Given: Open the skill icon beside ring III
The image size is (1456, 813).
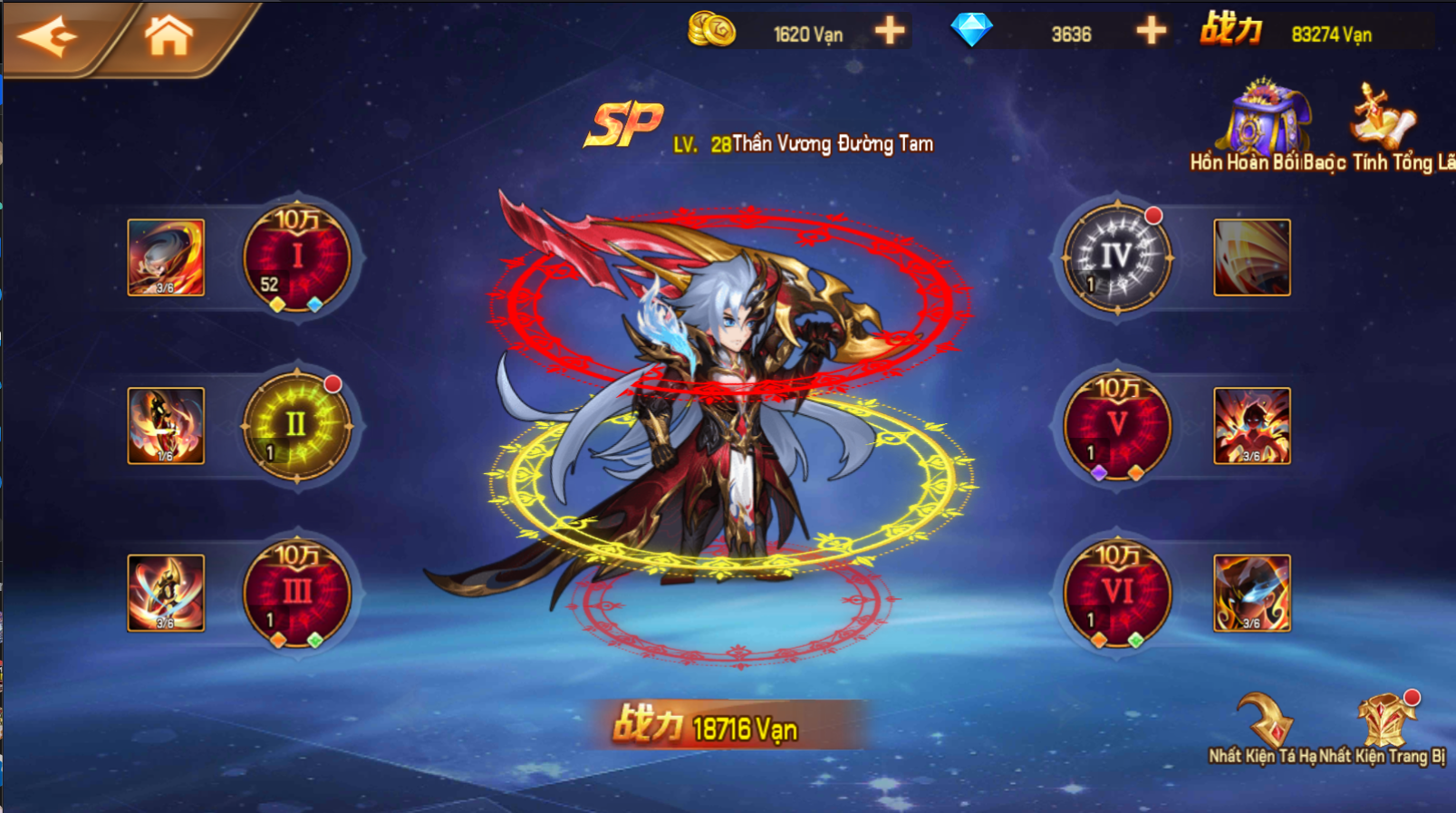Looking at the screenshot, I should coord(166,593).
